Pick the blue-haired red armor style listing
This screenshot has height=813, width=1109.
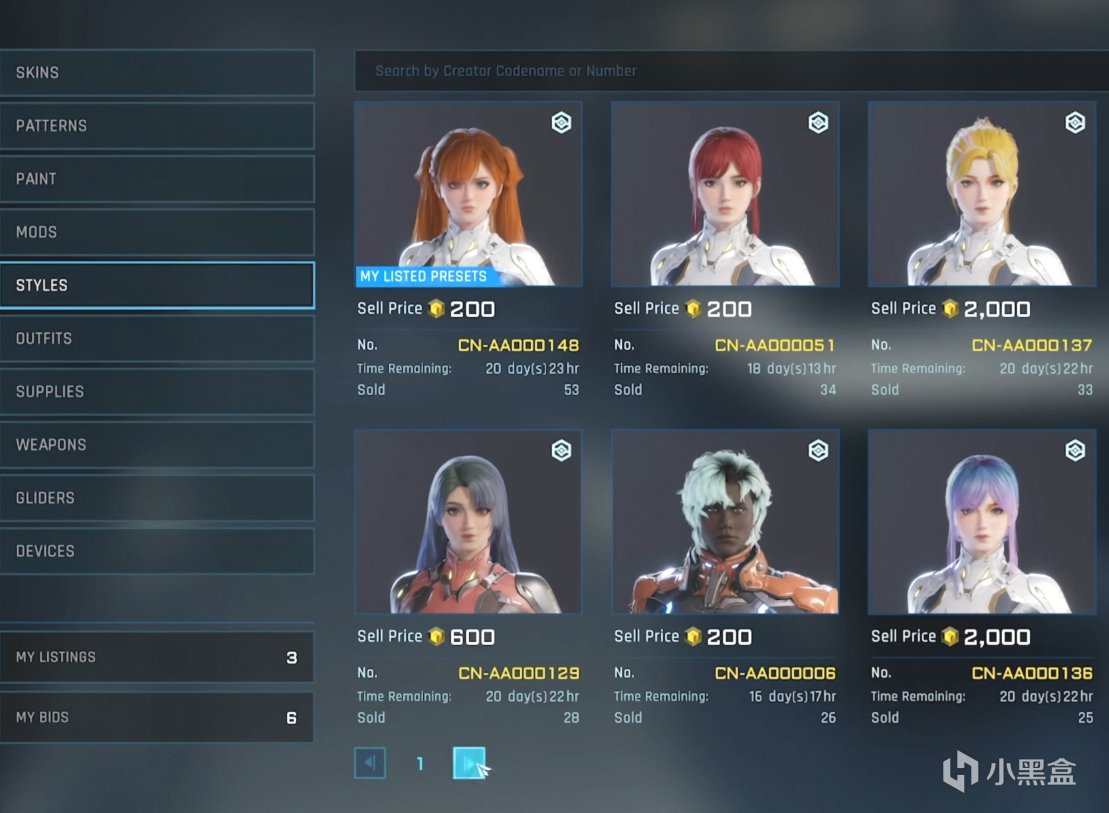pos(468,522)
